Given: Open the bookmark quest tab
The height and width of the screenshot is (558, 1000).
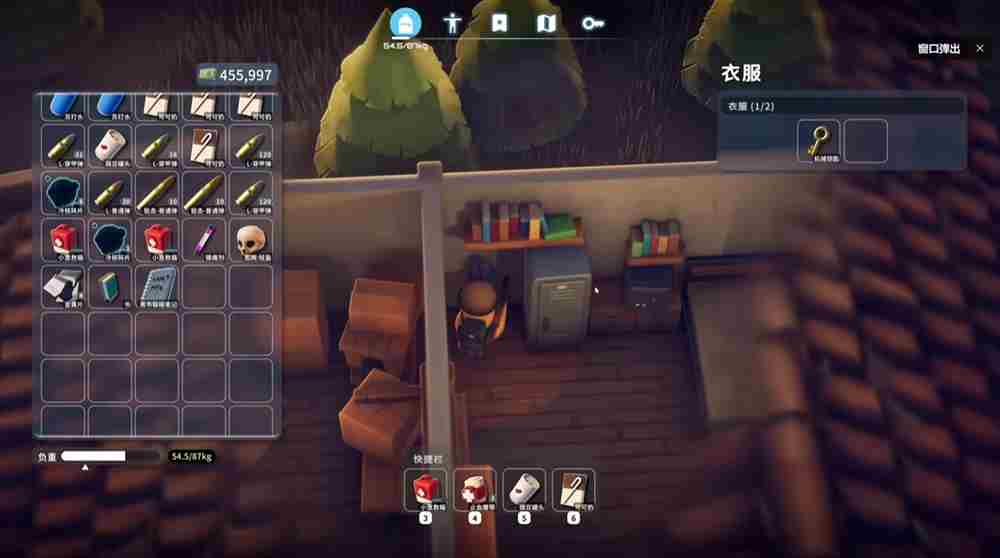Looking at the screenshot, I should 500,24.
